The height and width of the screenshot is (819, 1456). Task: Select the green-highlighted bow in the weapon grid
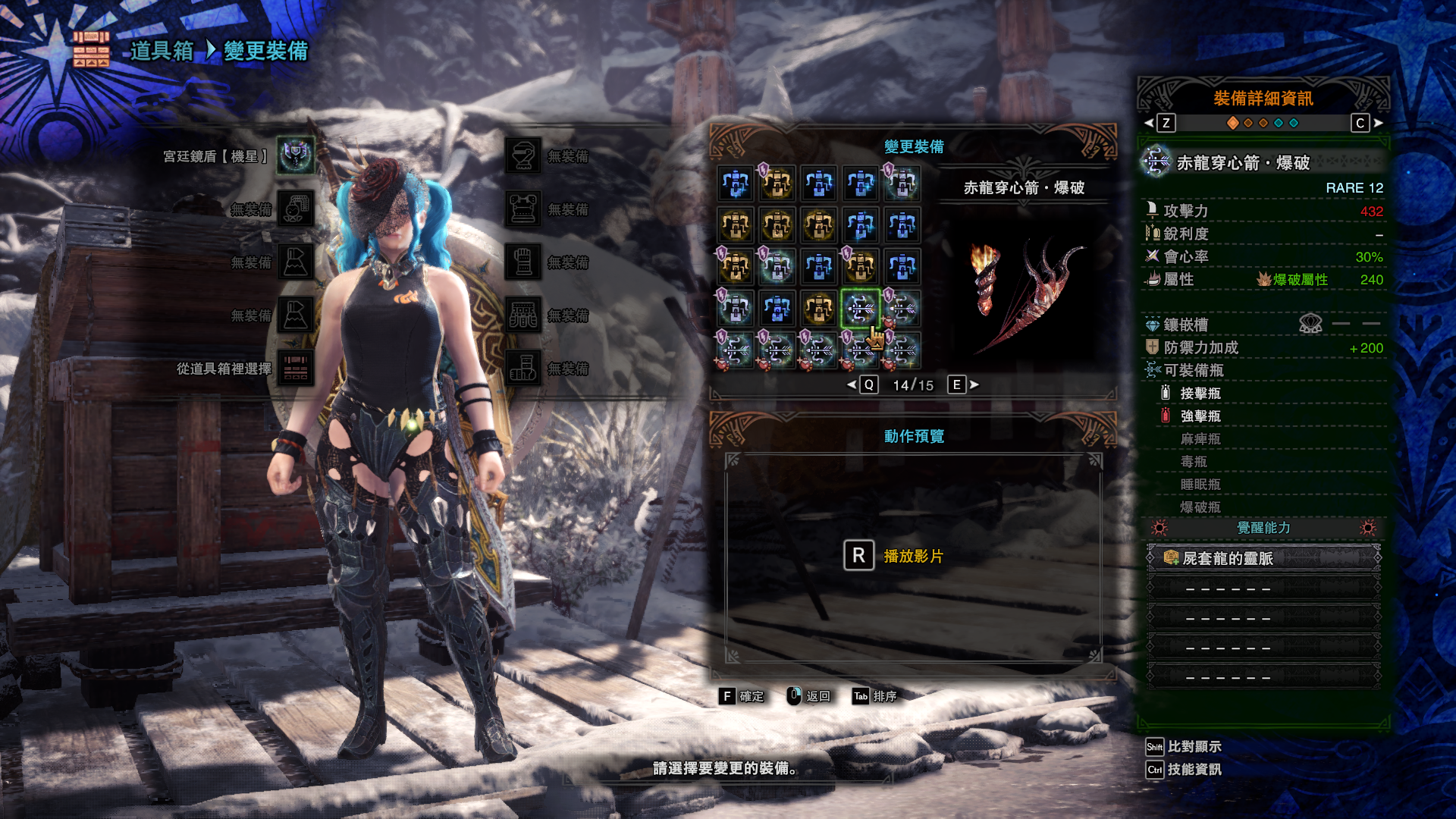tap(860, 309)
